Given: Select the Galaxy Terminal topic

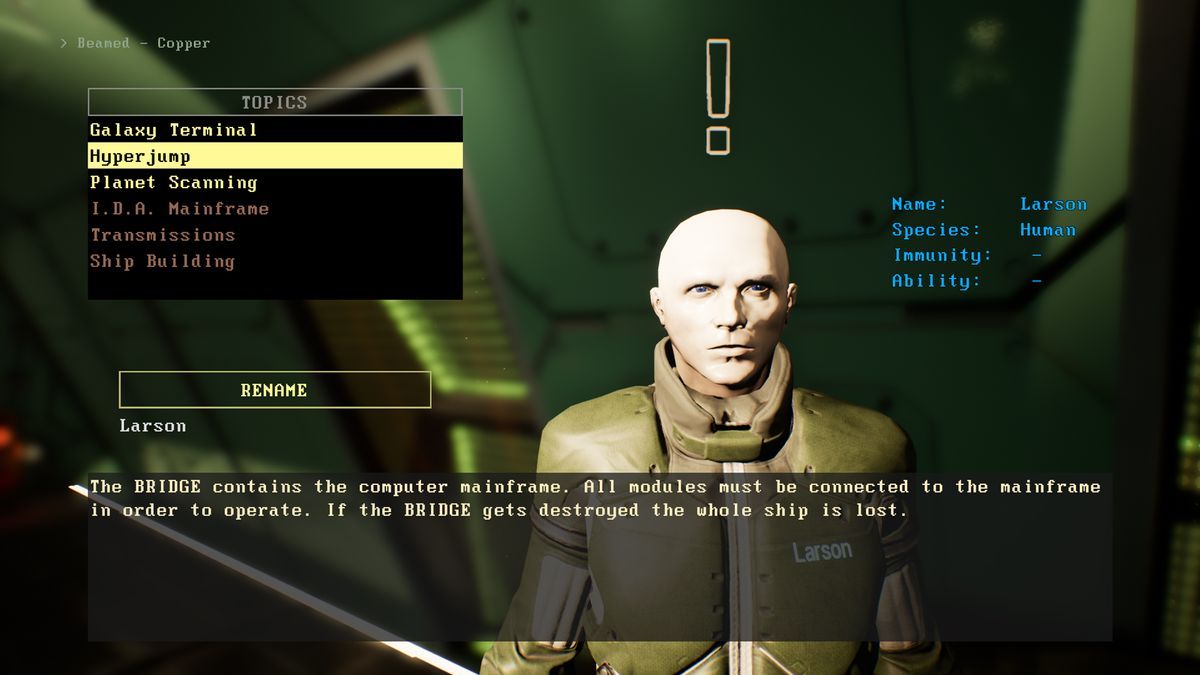Looking at the screenshot, I should point(174,130).
